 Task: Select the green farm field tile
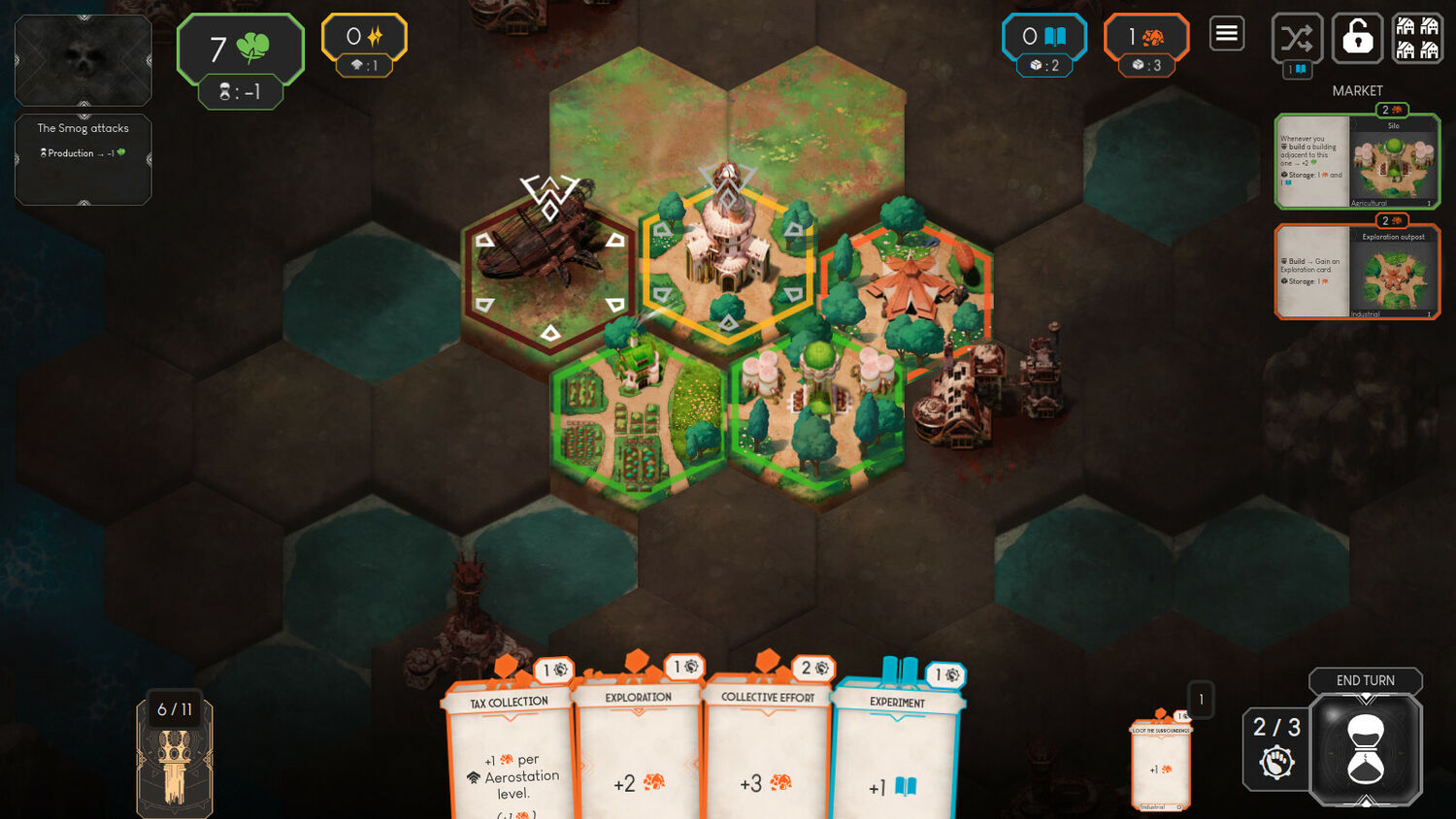[x=636, y=417]
